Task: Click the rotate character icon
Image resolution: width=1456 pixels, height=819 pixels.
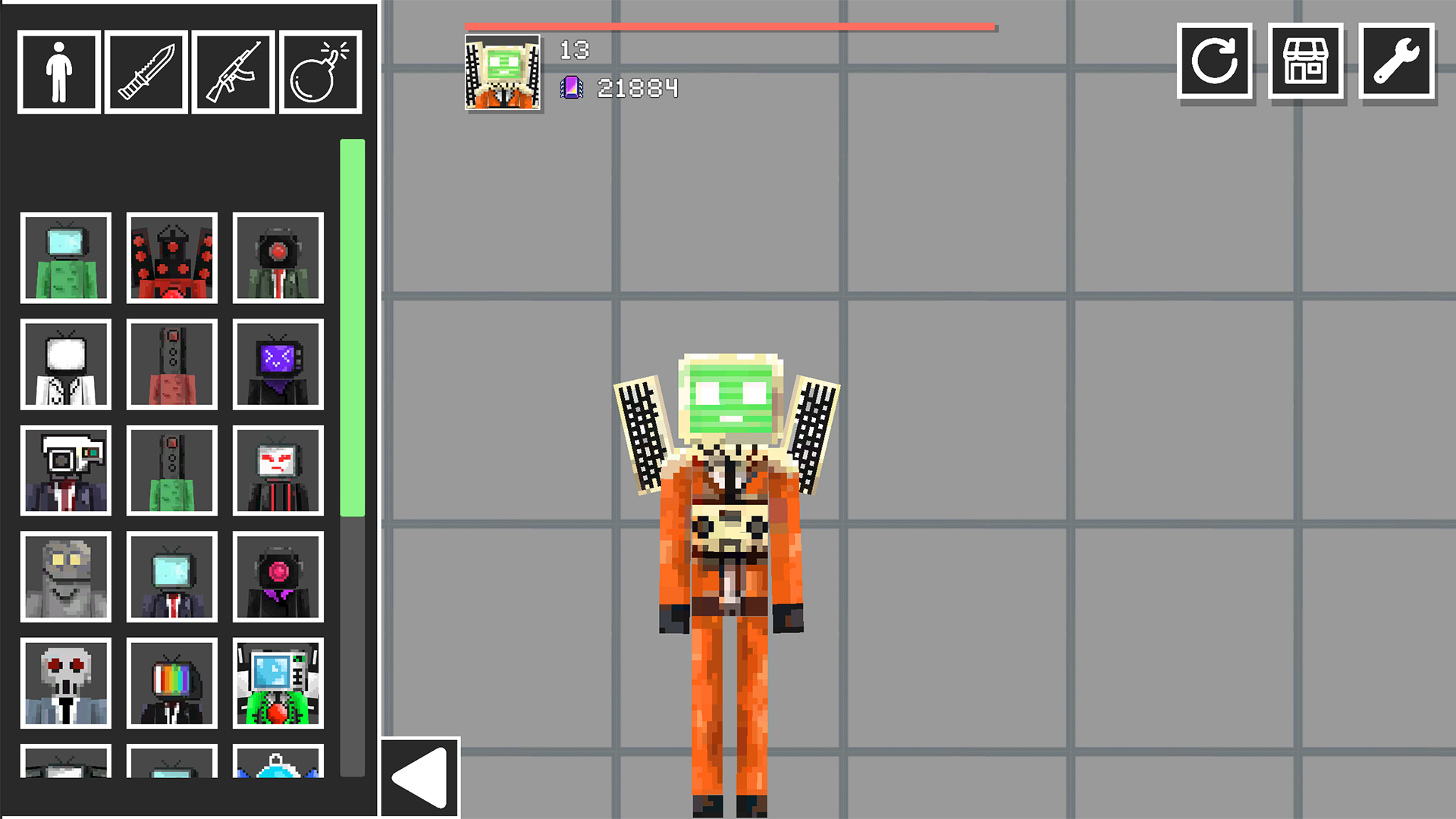Action: [x=1214, y=62]
